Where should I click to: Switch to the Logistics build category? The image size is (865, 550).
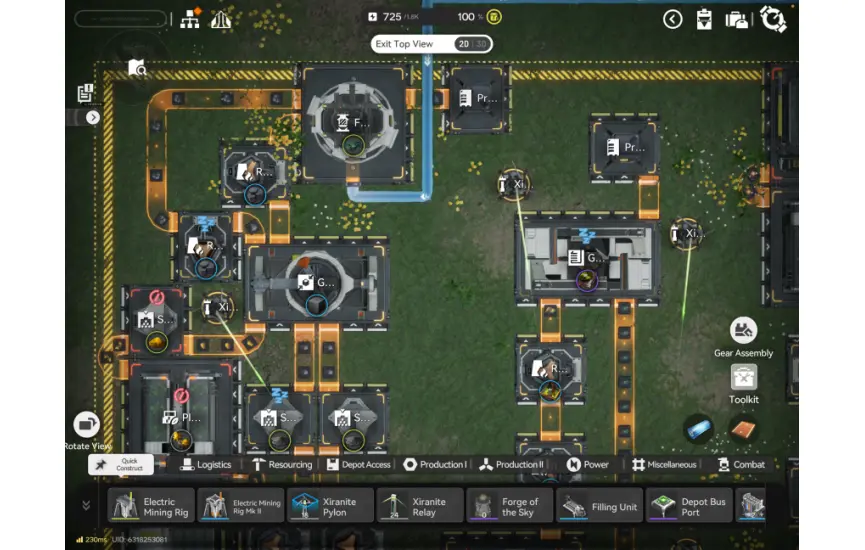click(x=206, y=464)
